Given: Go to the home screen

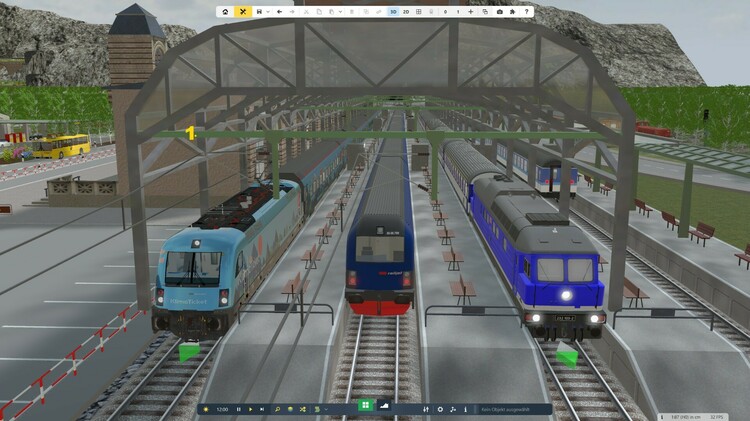Looking at the screenshot, I should click(x=226, y=12).
